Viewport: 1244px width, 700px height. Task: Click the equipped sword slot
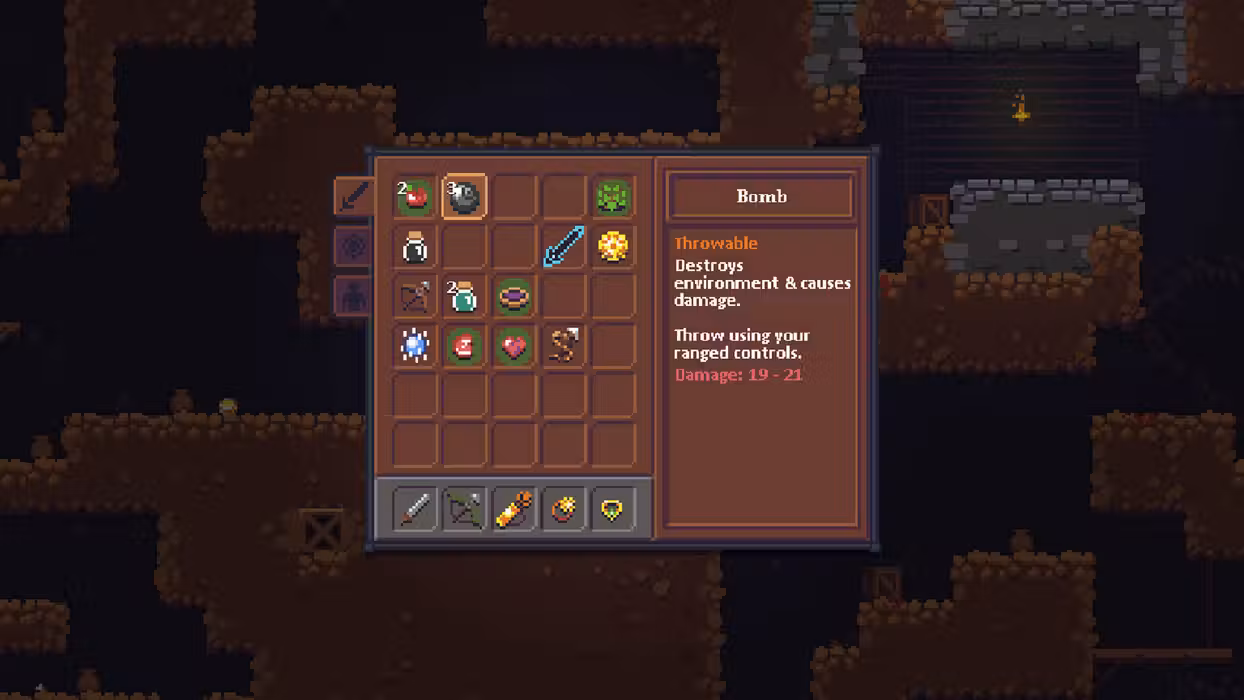click(x=414, y=510)
